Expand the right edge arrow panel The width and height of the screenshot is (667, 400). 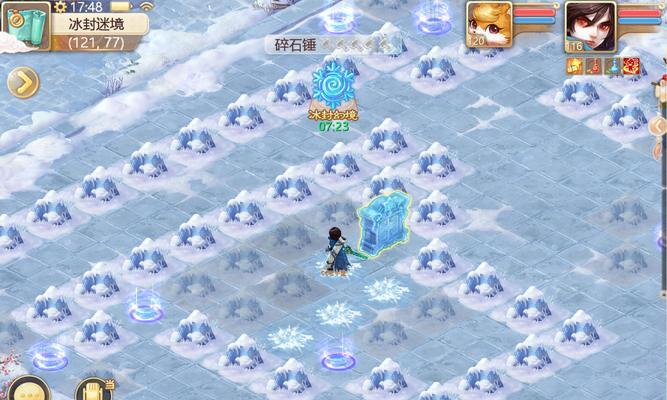658,126
